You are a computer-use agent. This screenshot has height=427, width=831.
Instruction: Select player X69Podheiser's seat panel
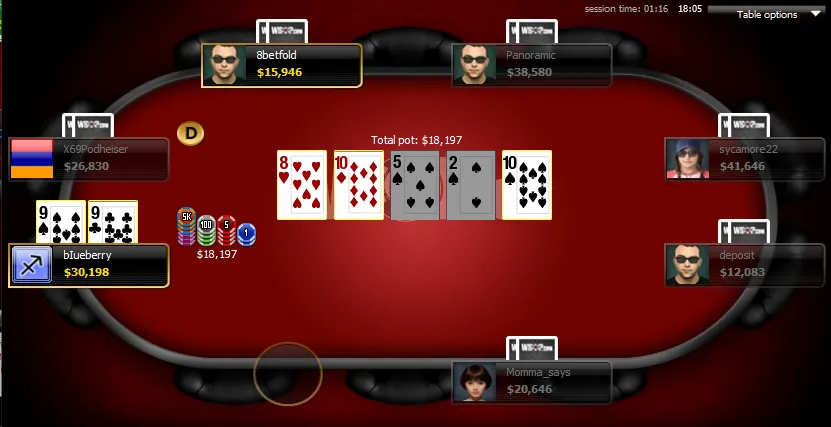88,158
